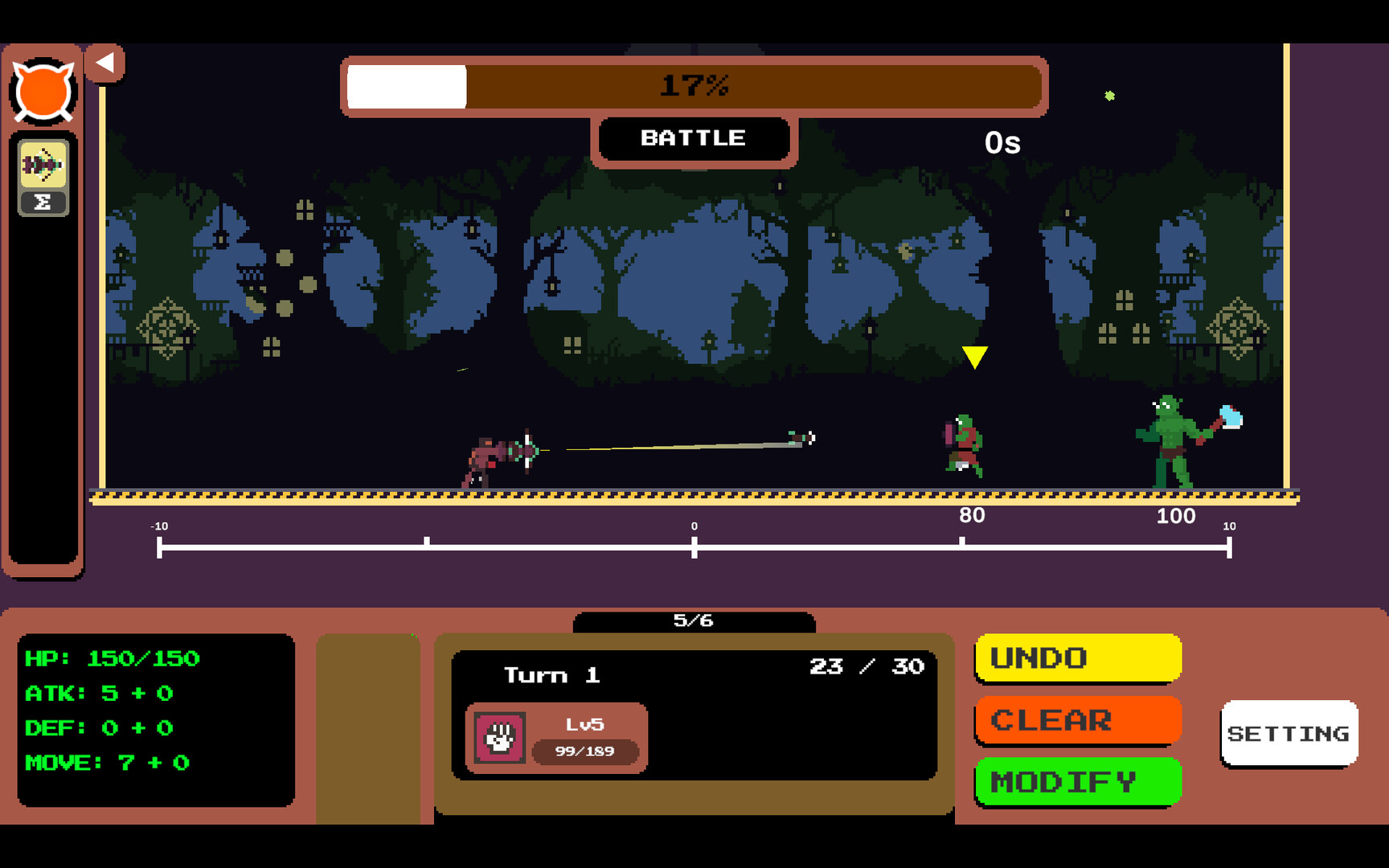Open the SETTING panel
1389x868 pixels.
1289,734
